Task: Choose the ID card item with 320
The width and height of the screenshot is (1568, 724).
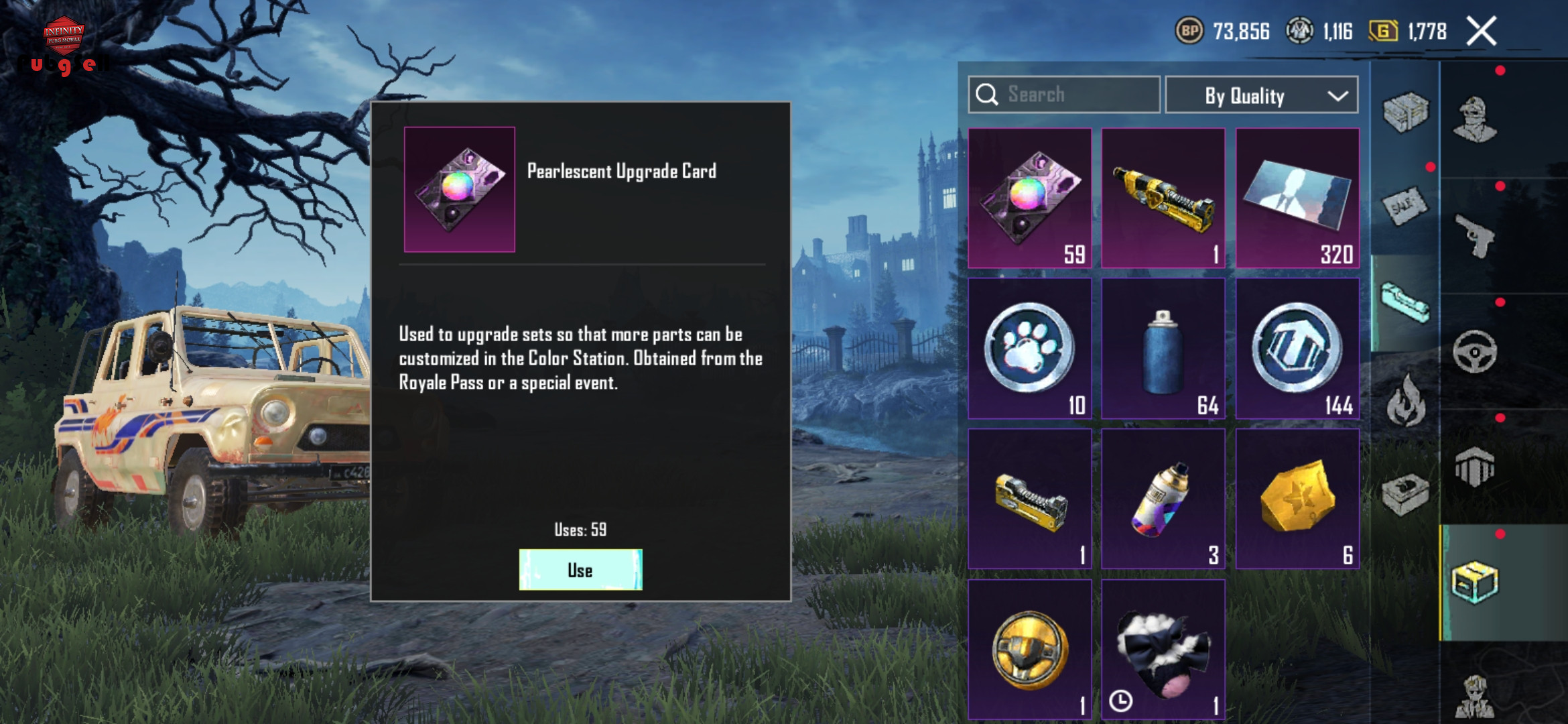Action: click(1297, 198)
